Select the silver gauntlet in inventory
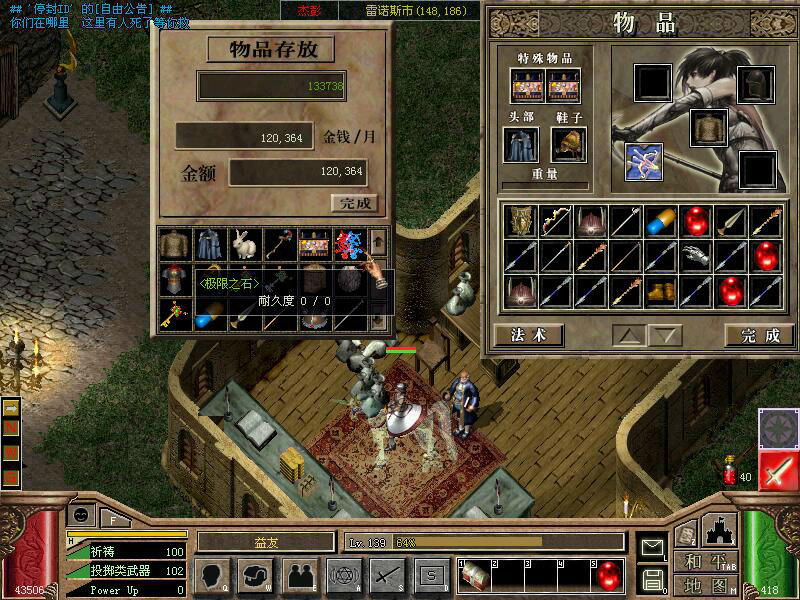This screenshot has height=600, width=800. point(698,256)
